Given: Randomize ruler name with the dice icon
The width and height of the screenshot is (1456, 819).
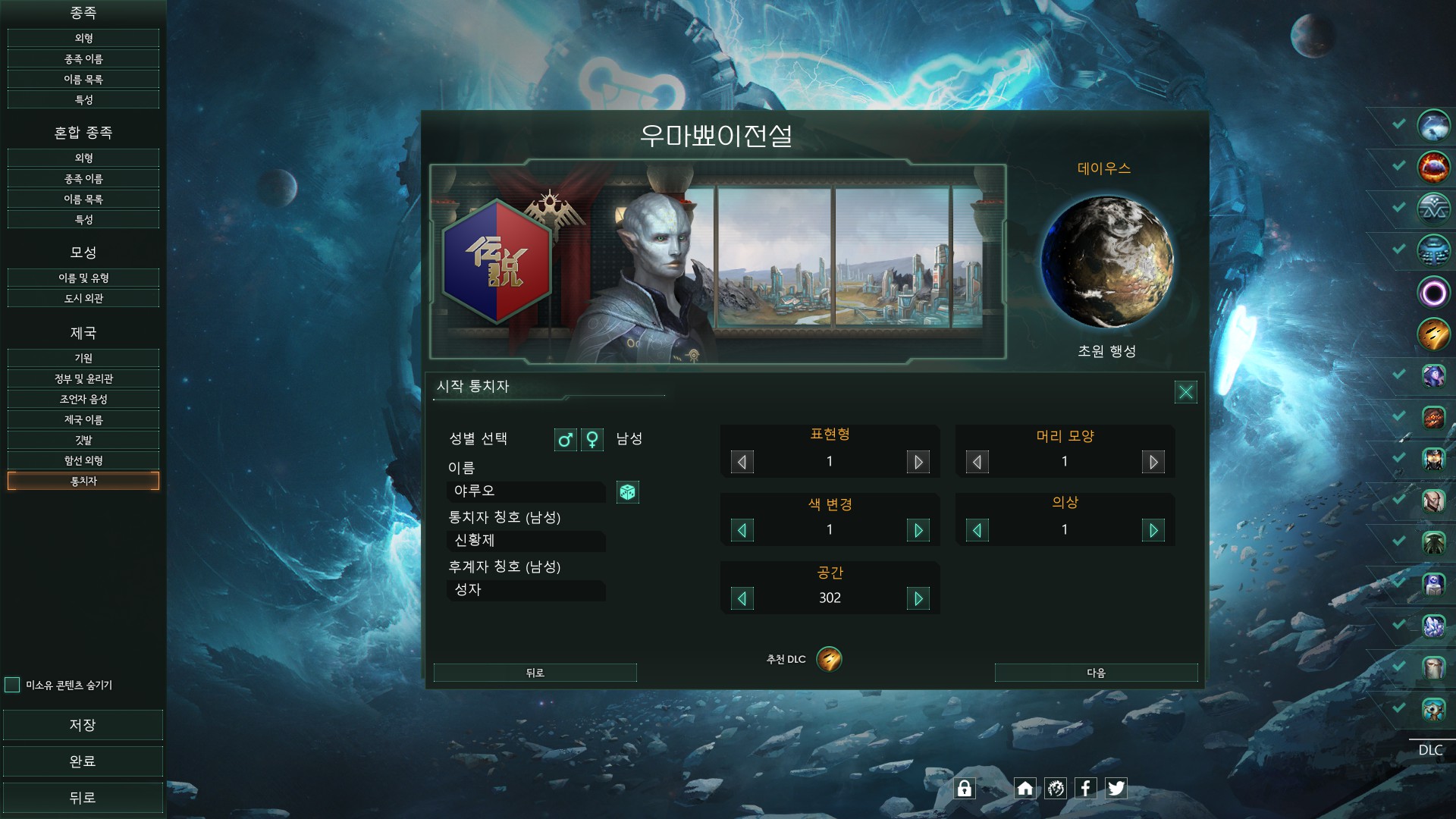Looking at the screenshot, I should tap(627, 492).
